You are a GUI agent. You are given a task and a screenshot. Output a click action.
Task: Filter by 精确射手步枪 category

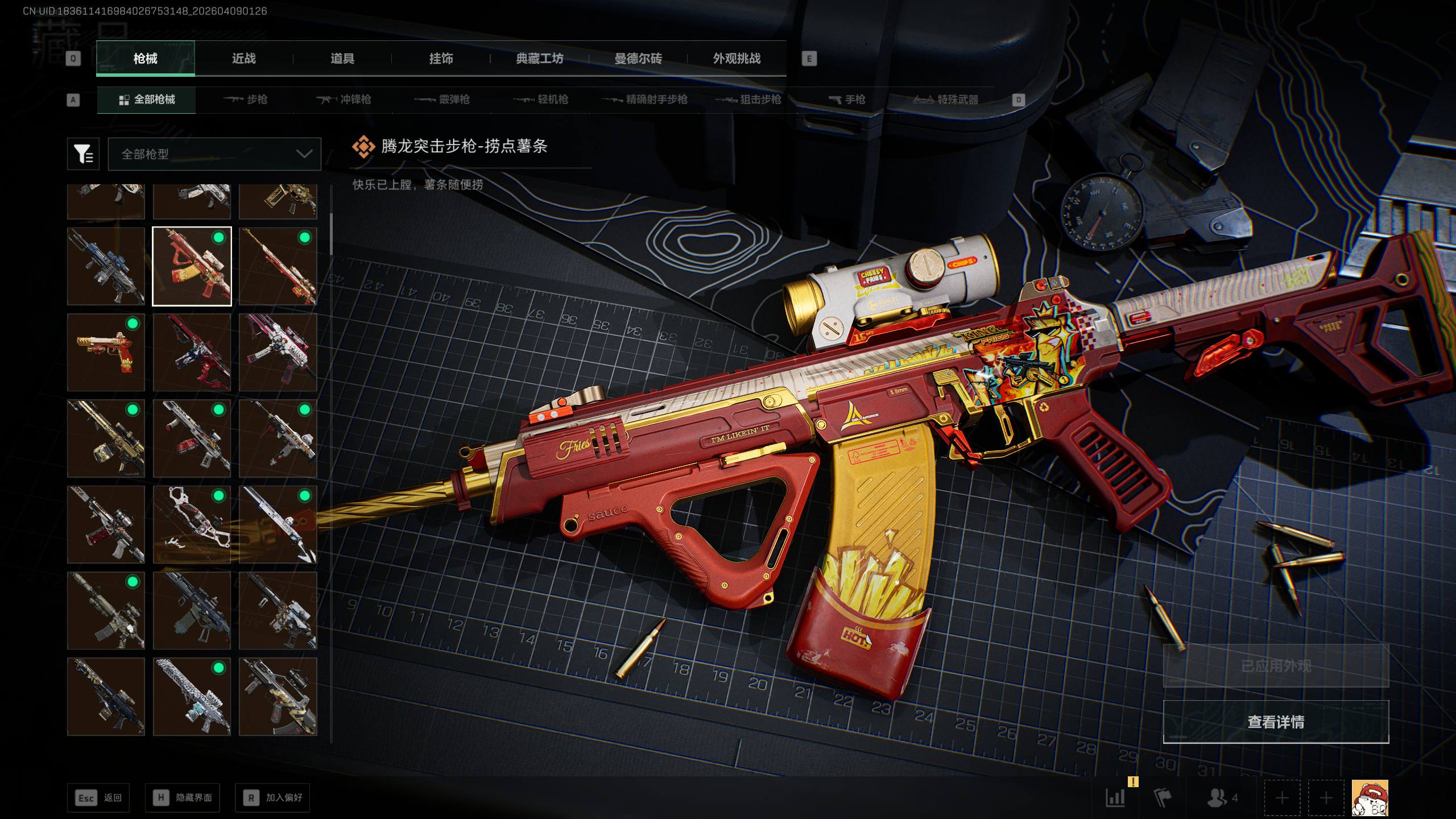click(x=644, y=100)
